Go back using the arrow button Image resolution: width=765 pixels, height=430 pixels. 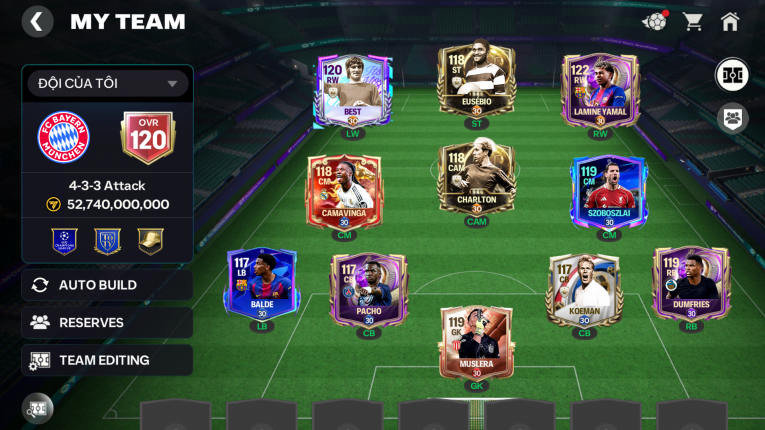coord(37,22)
